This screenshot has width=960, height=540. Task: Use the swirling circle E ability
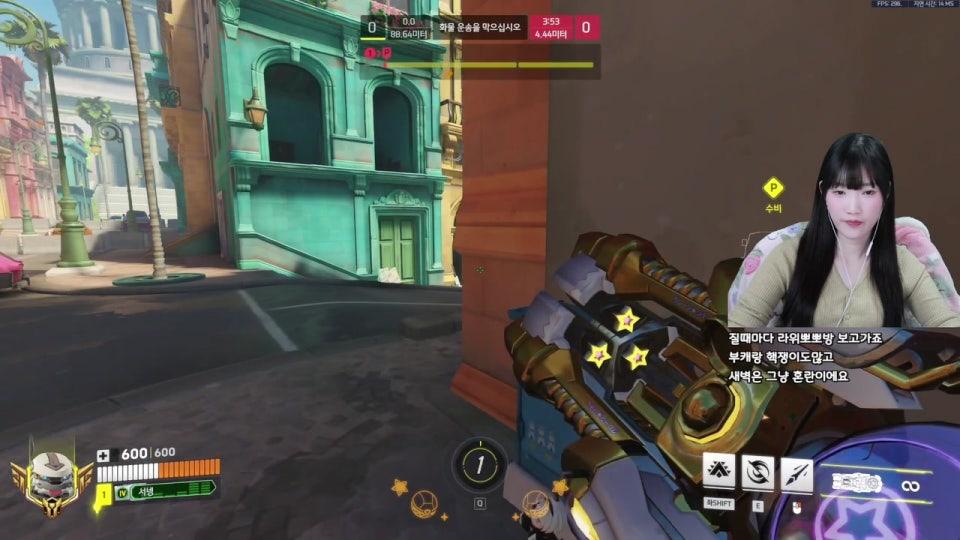[757, 470]
